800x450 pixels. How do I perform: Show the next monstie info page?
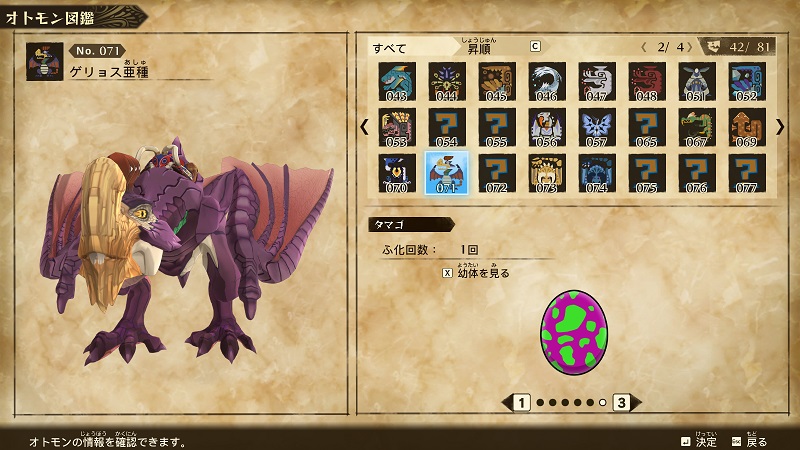pyautogui.click(x=622, y=403)
